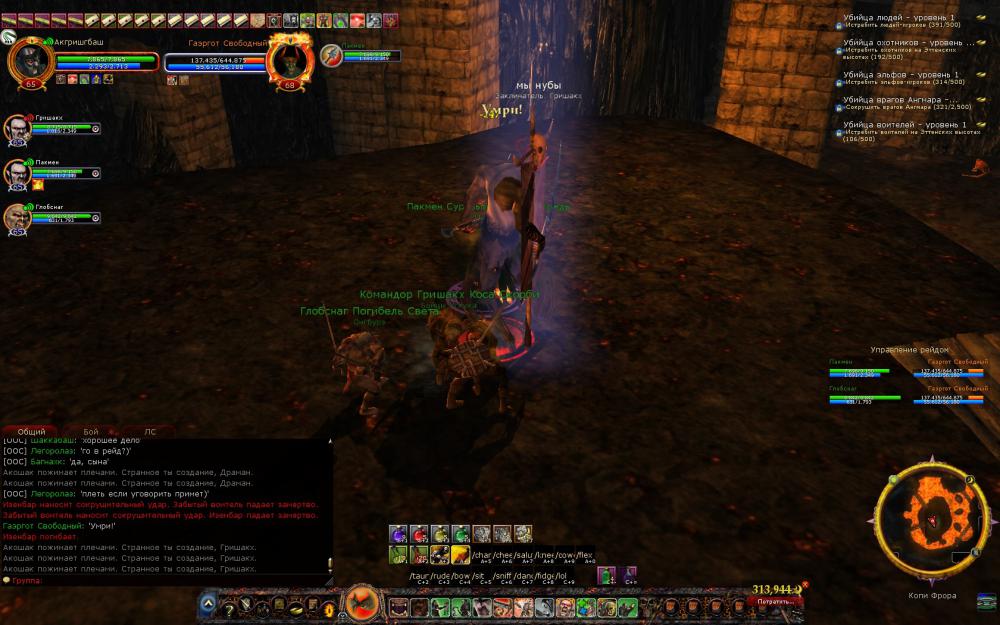
Task: Select own Акгришгбаш player portrait
Action: pos(32,62)
